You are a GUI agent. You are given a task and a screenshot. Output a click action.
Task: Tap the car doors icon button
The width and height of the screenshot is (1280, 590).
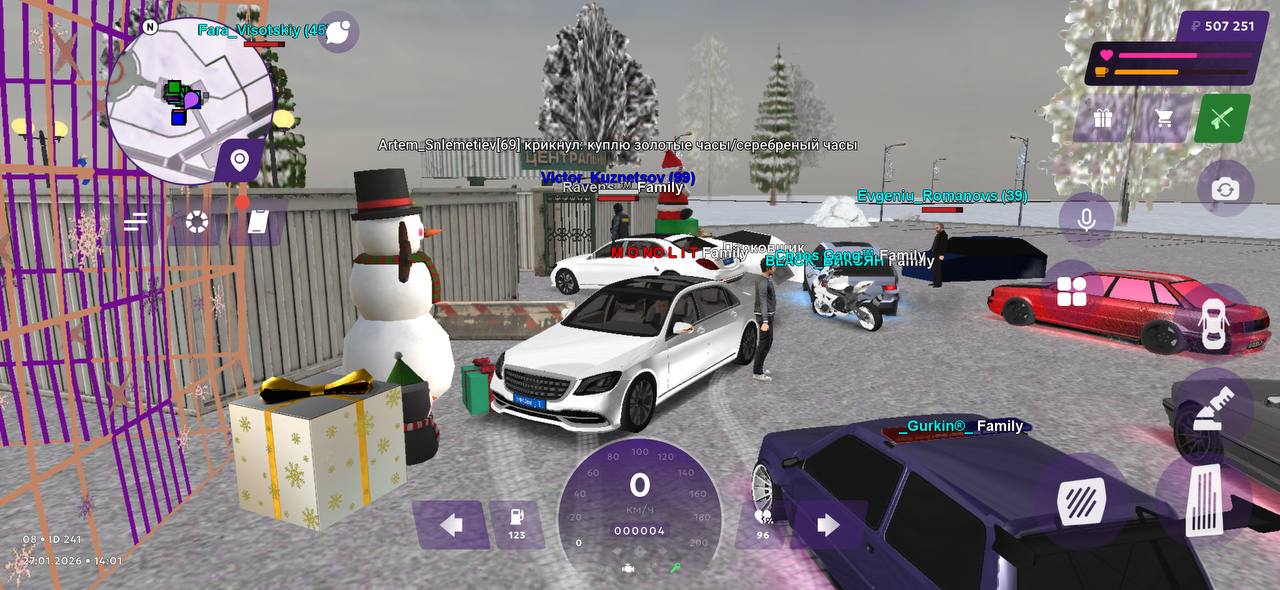point(1212,323)
